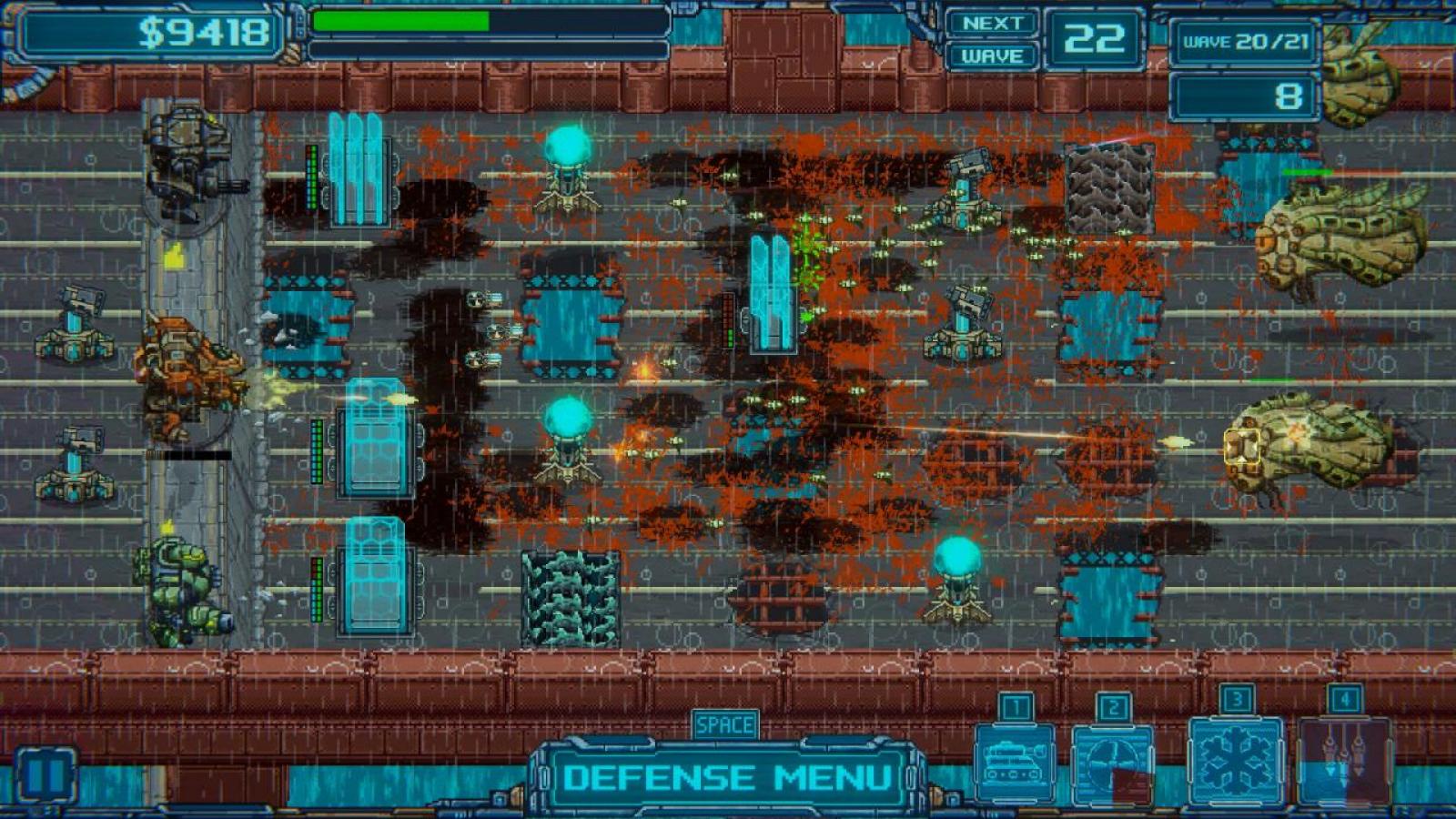Call in the next wave early
The image size is (1456, 819).
992,39
